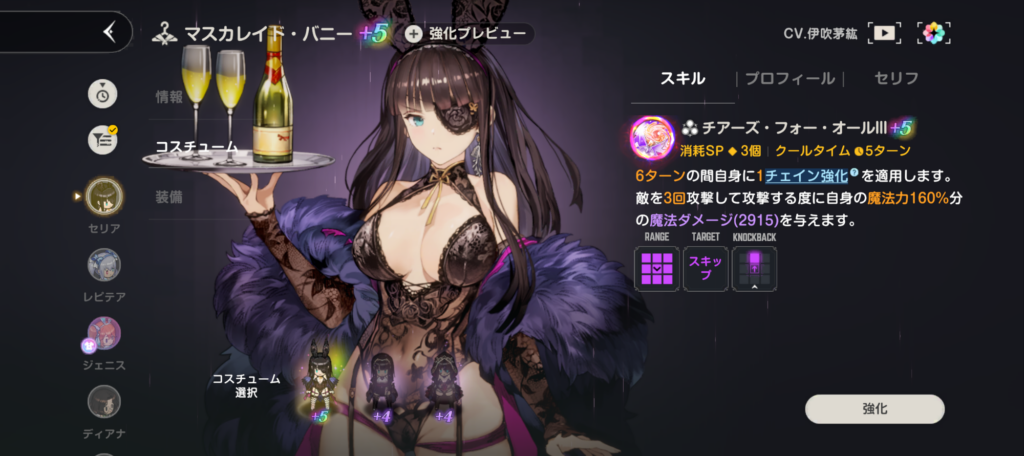The width and height of the screenshot is (1024, 456).
Task: Select the 情報 menu entry
Action: click(169, 97)
